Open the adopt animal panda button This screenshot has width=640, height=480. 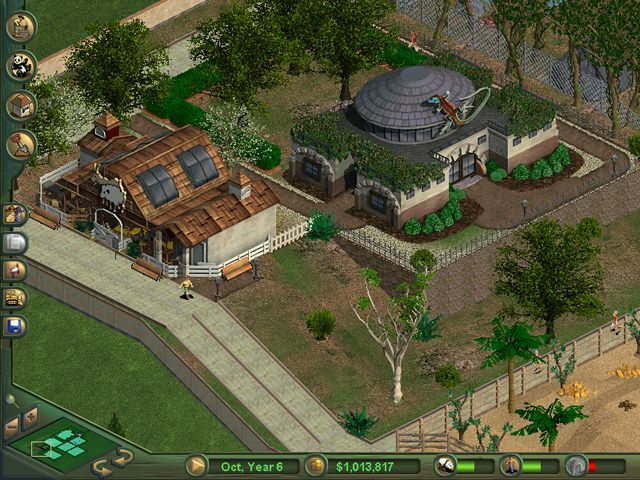[20, 67]
